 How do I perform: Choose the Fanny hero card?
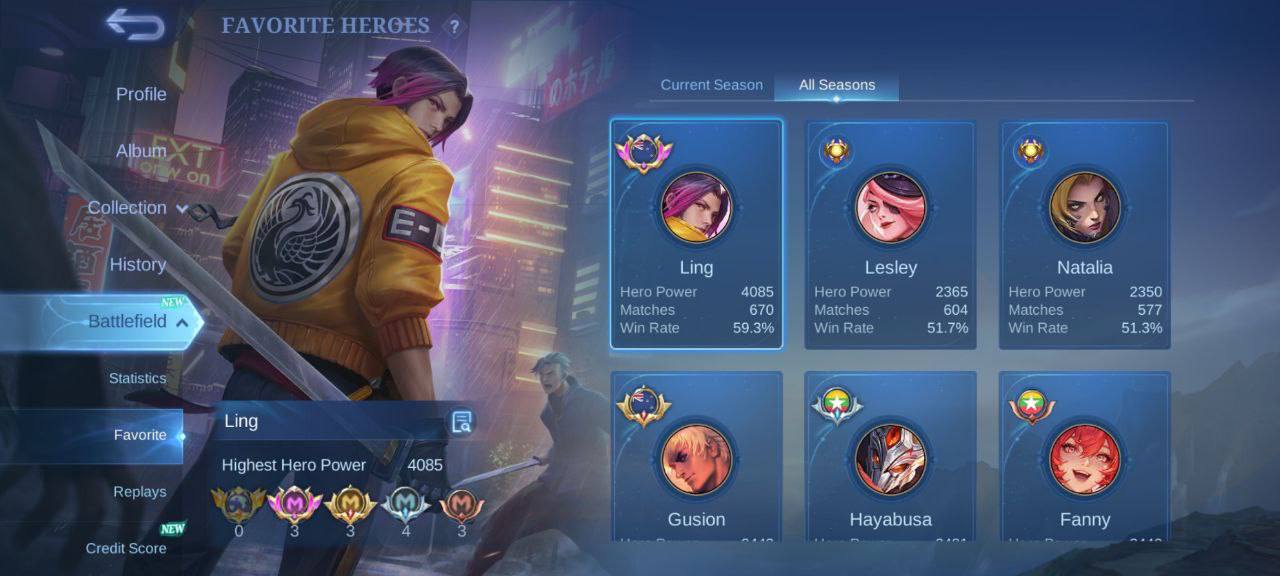(1085, 460)
